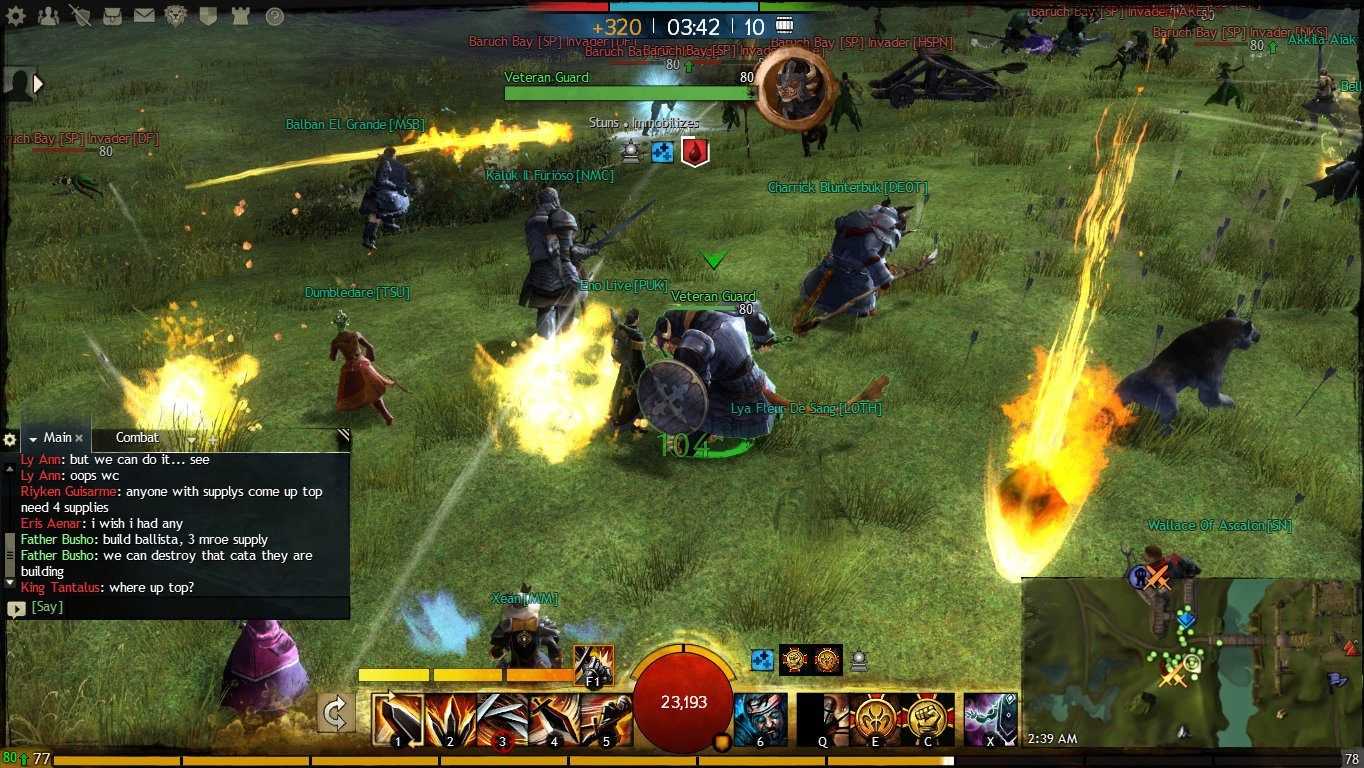This screenshot has width=1364, height=768.
Task: Open the Black Lion Trading lion icon
Action: [x=176, y=16]
